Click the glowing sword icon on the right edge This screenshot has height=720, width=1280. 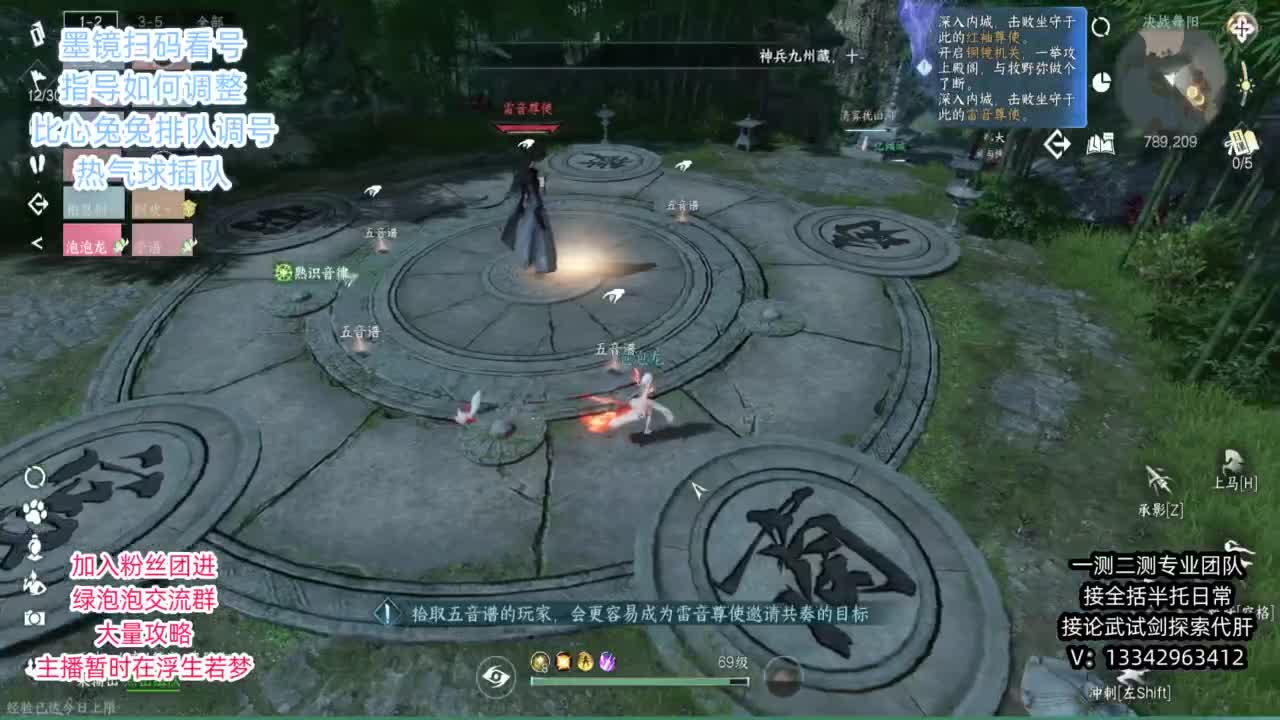tap(1244, 87)
